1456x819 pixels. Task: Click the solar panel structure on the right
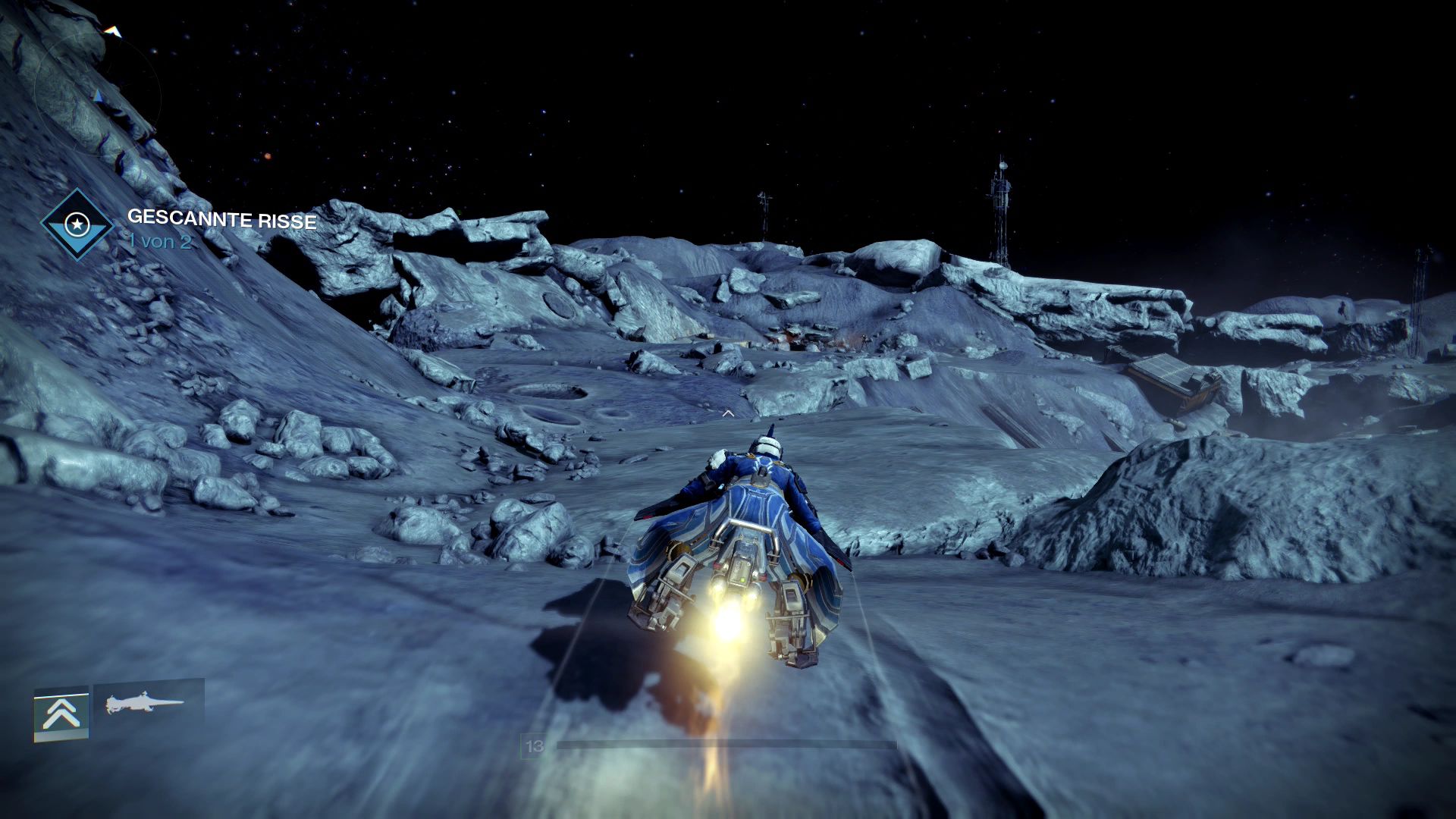click(1163, 372)
